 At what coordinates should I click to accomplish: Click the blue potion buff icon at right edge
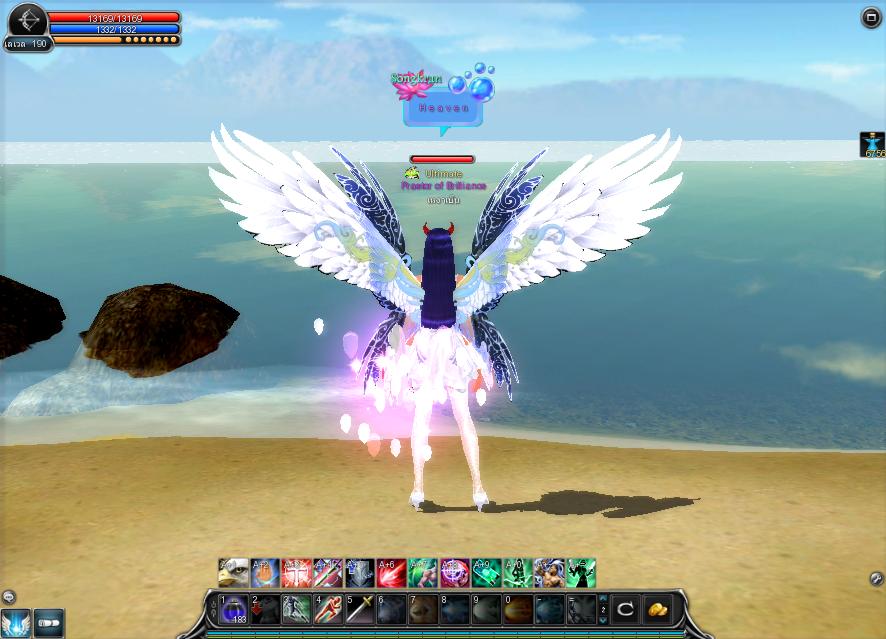pyautogui.click(x=873, y=145)
